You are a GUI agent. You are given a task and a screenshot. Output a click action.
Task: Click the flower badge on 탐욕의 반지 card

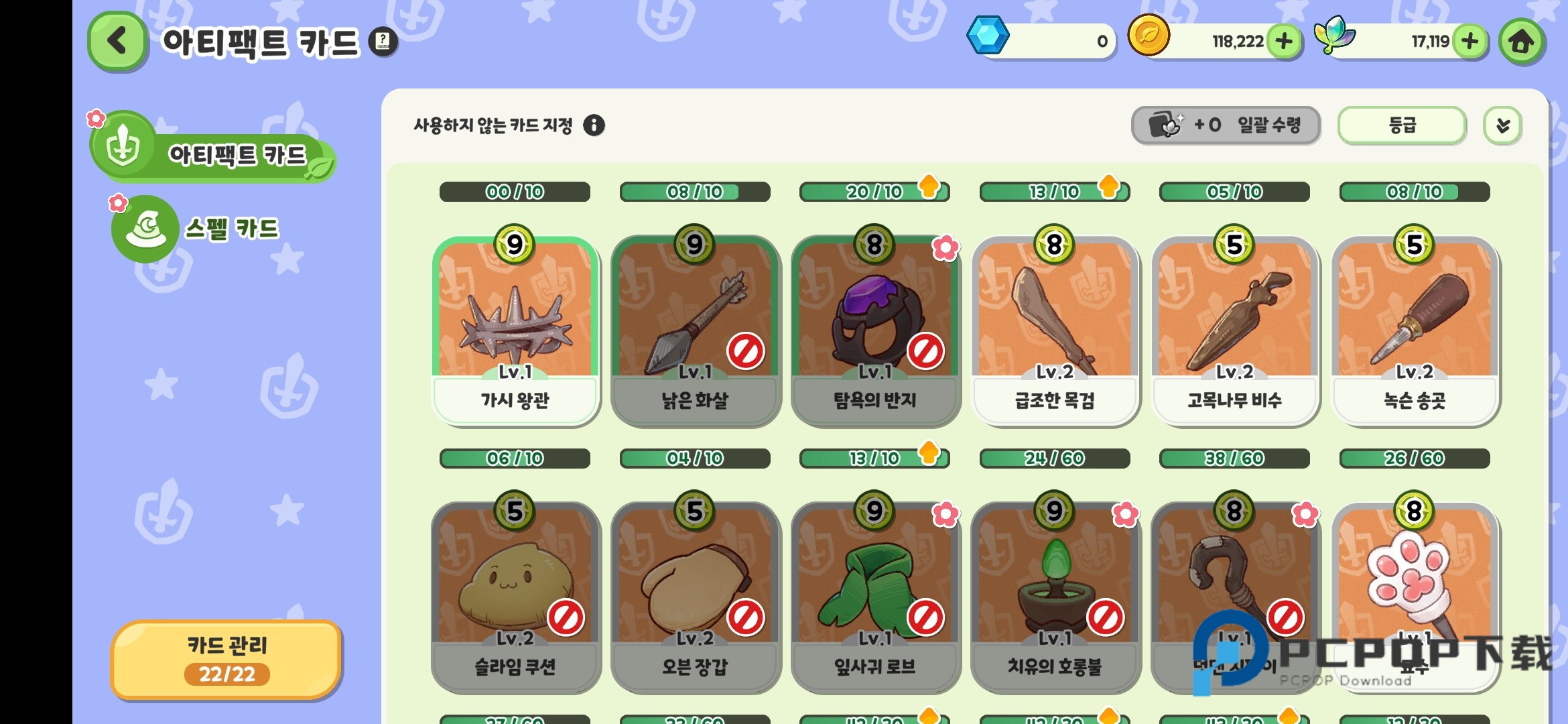tap(945, 246)
